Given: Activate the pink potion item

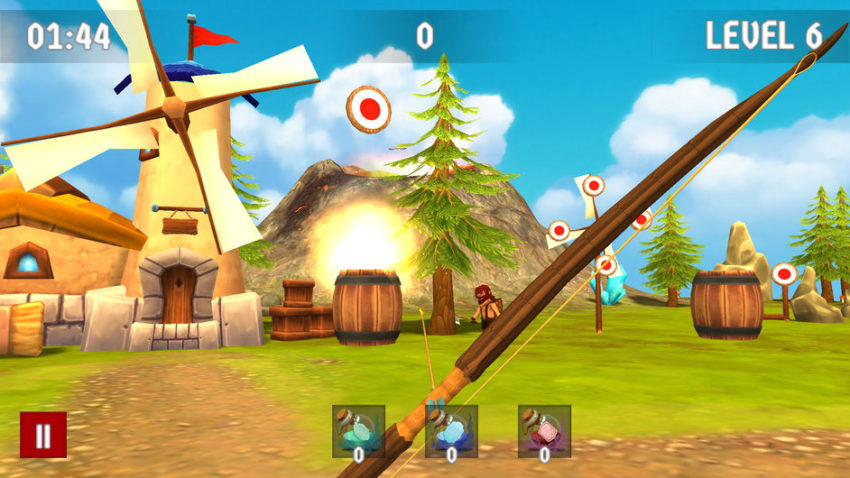Looking at the screenshot, I should click(x=544, y=431).
